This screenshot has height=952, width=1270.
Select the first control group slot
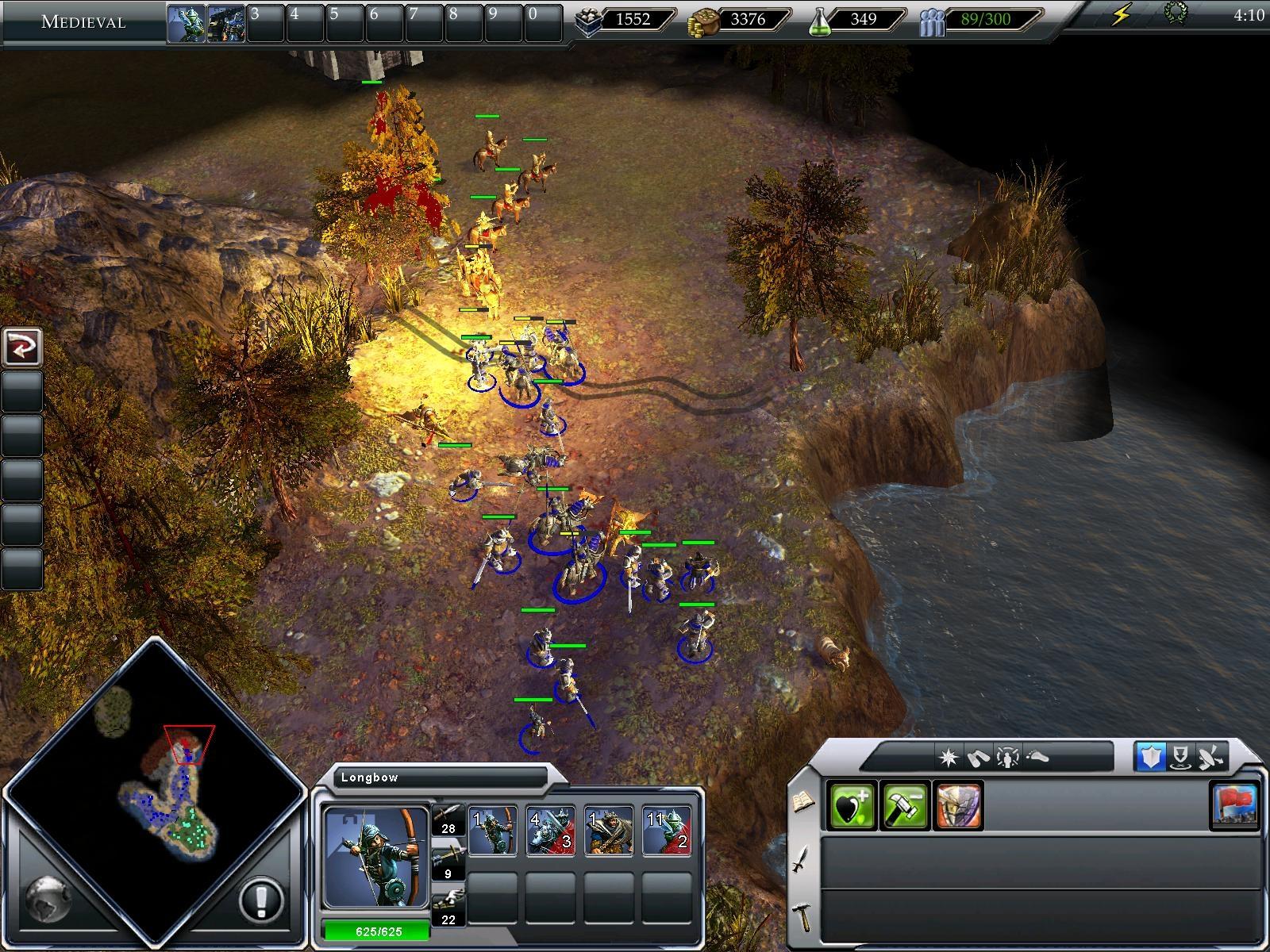point(186,23)
